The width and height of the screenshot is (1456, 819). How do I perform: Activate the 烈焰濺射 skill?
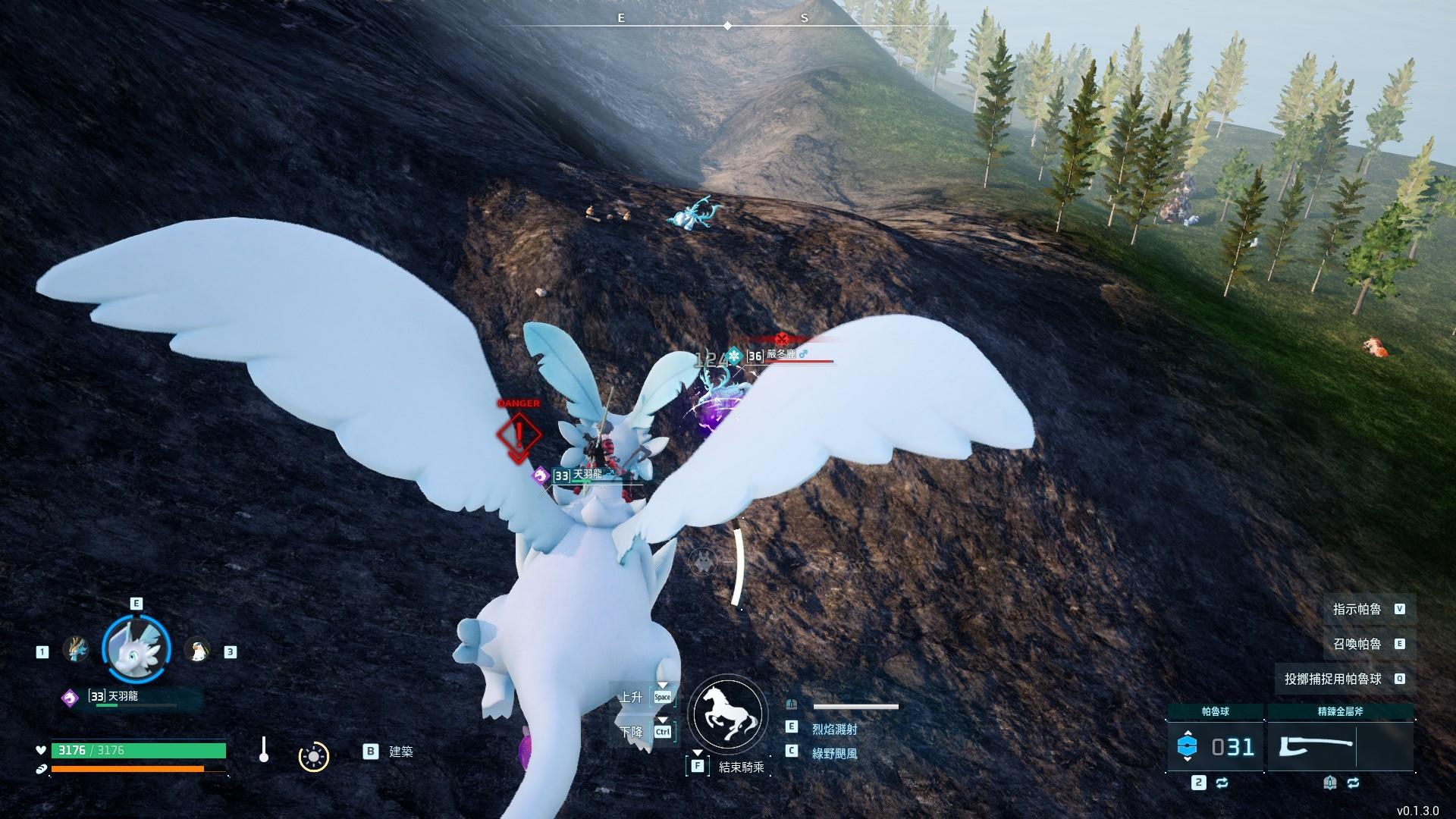coord(834,729)
